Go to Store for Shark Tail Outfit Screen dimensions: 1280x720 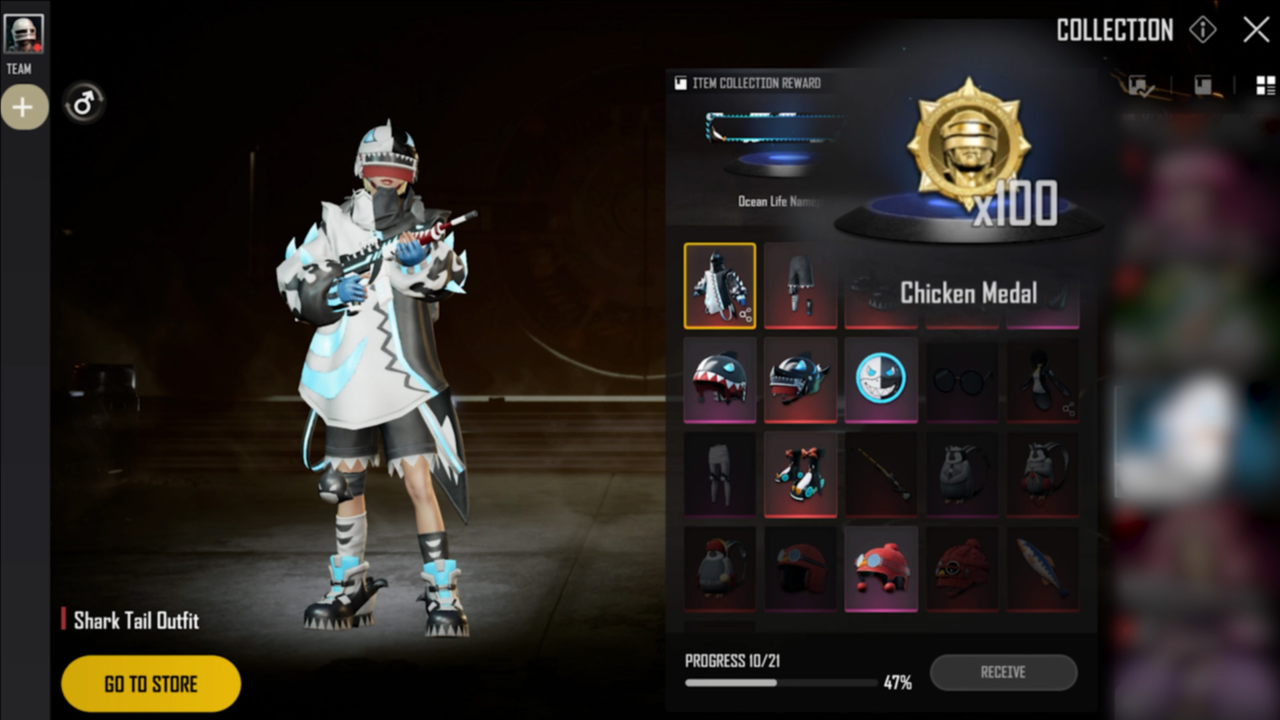coord(151,684)
